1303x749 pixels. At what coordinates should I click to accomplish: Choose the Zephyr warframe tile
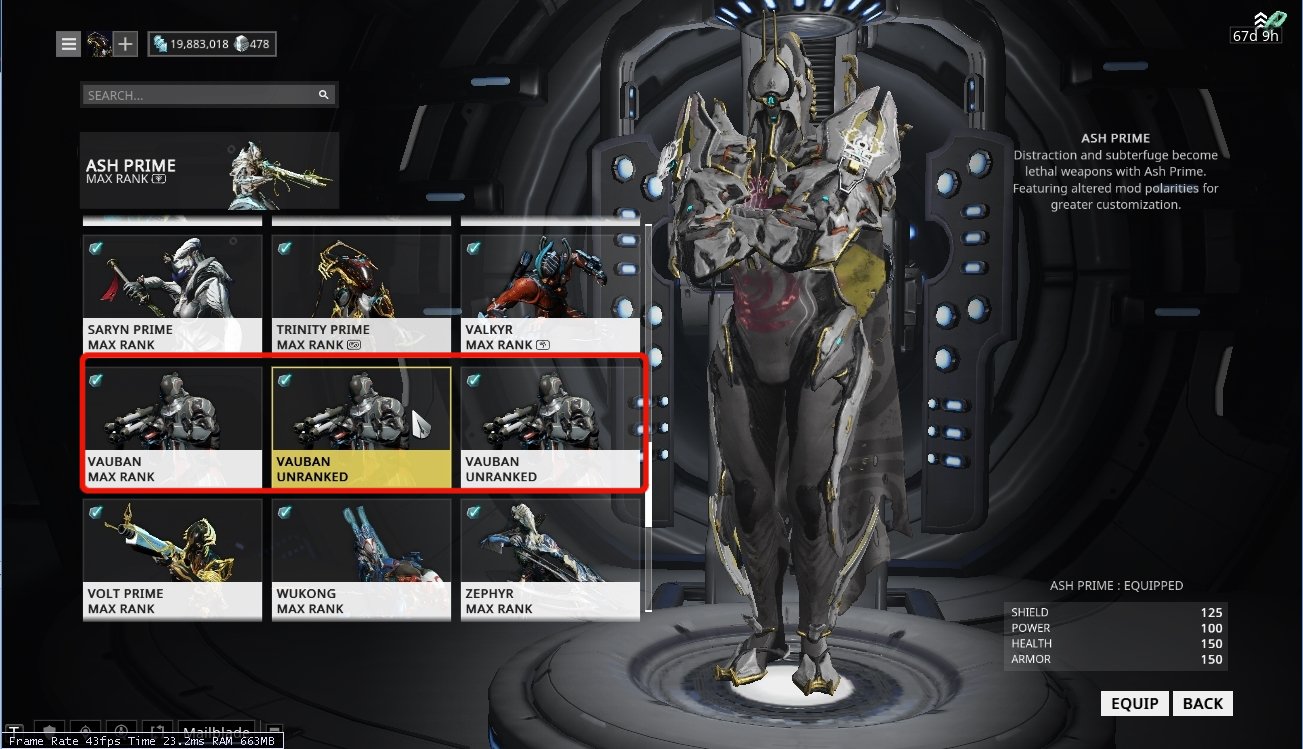tap(550, 559)
